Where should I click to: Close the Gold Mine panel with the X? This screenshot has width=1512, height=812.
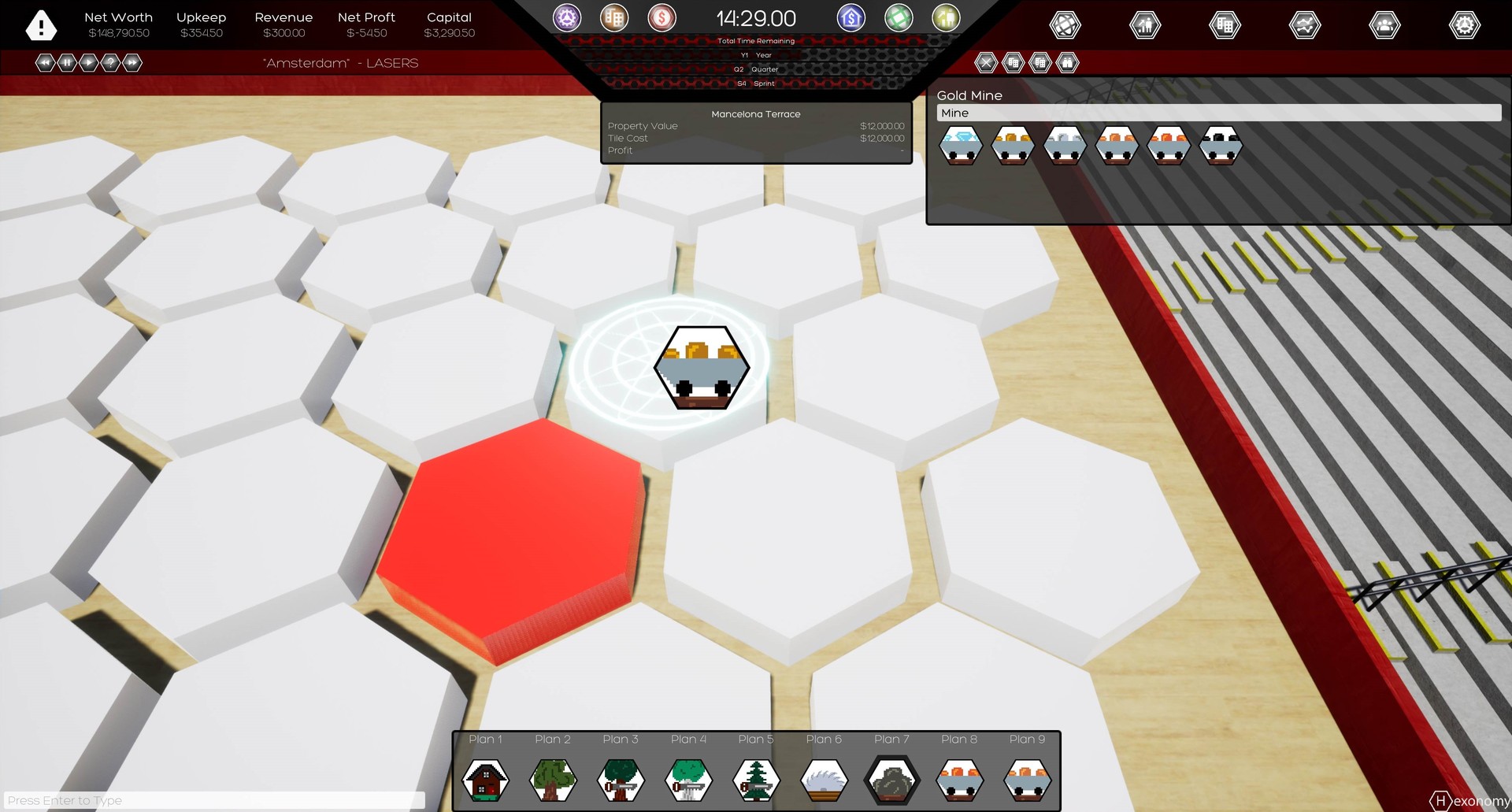click(987, 63)
